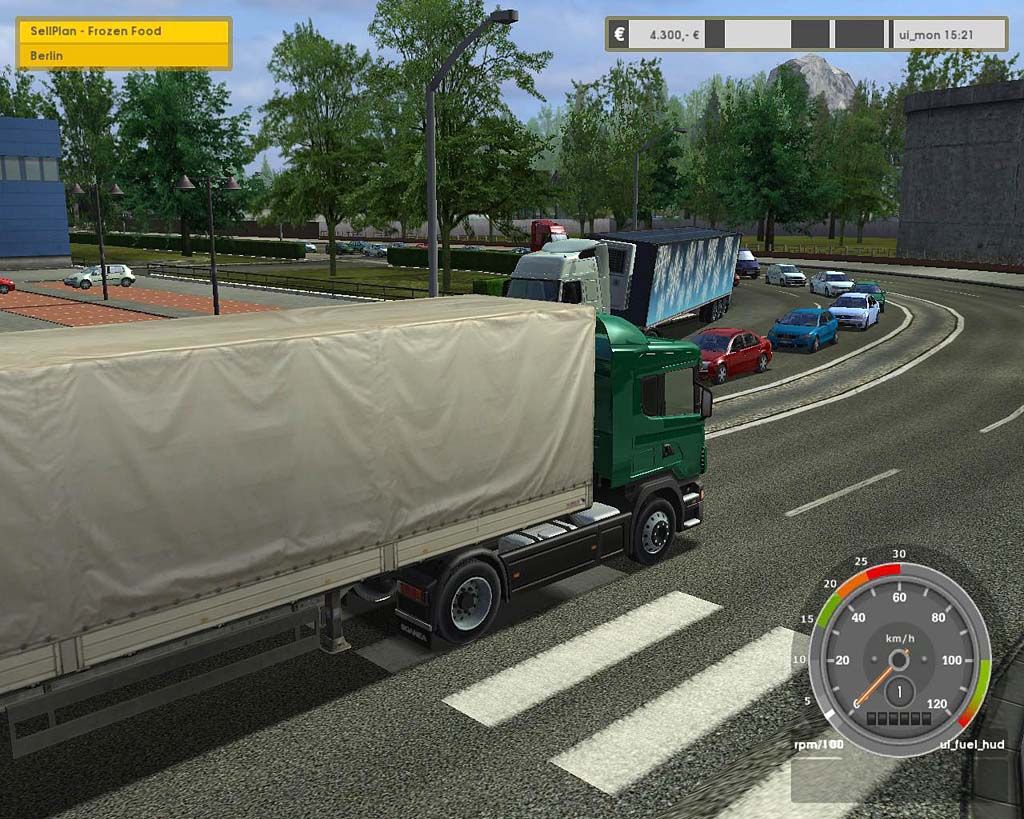Click the euro currency icon
1024x819 pixels.
620,34
